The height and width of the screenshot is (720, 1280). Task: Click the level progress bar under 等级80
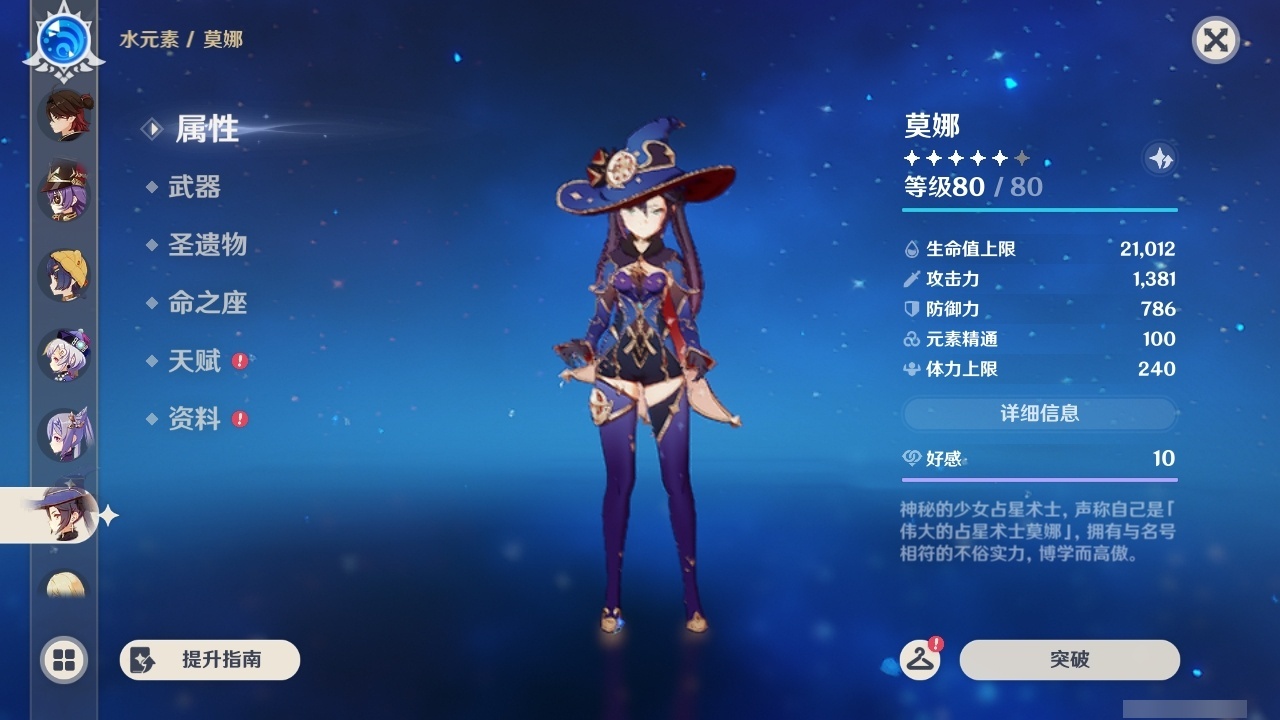(x=1038, y=211)
